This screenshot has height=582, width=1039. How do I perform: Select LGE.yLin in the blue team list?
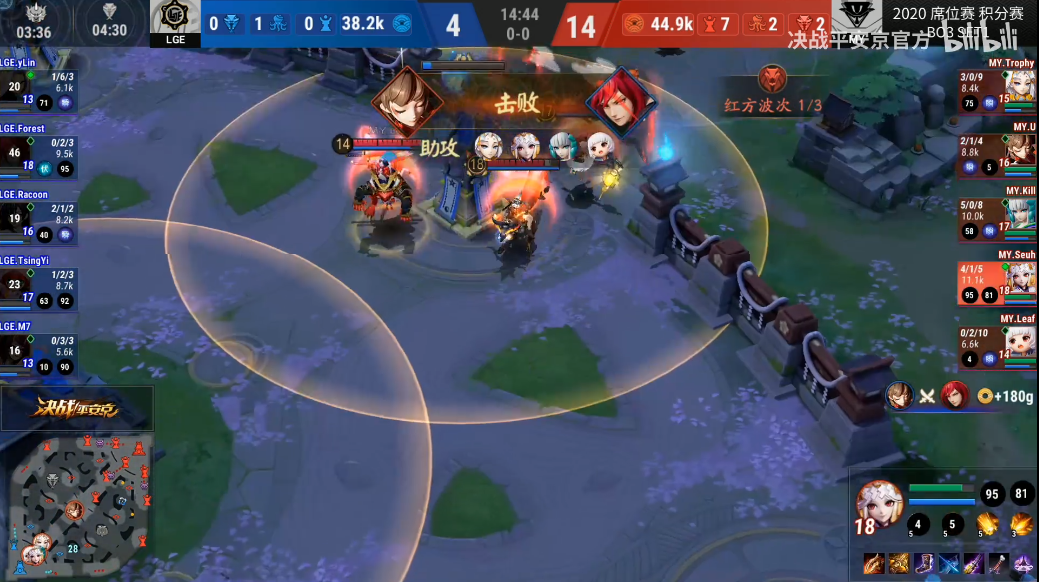[36, 85]
